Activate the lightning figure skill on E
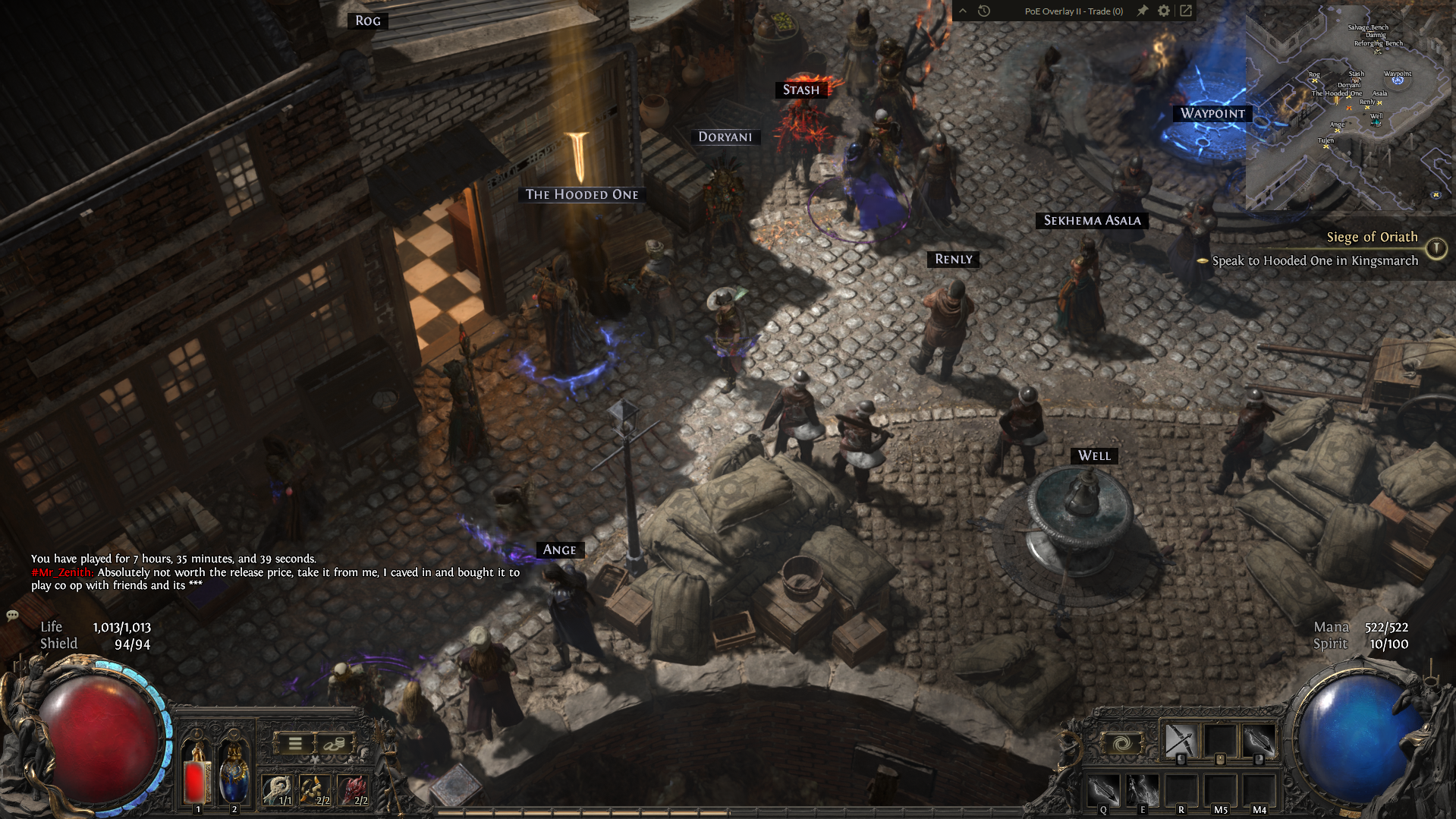Viewport: 1456px width, 819px height. 1142,791
